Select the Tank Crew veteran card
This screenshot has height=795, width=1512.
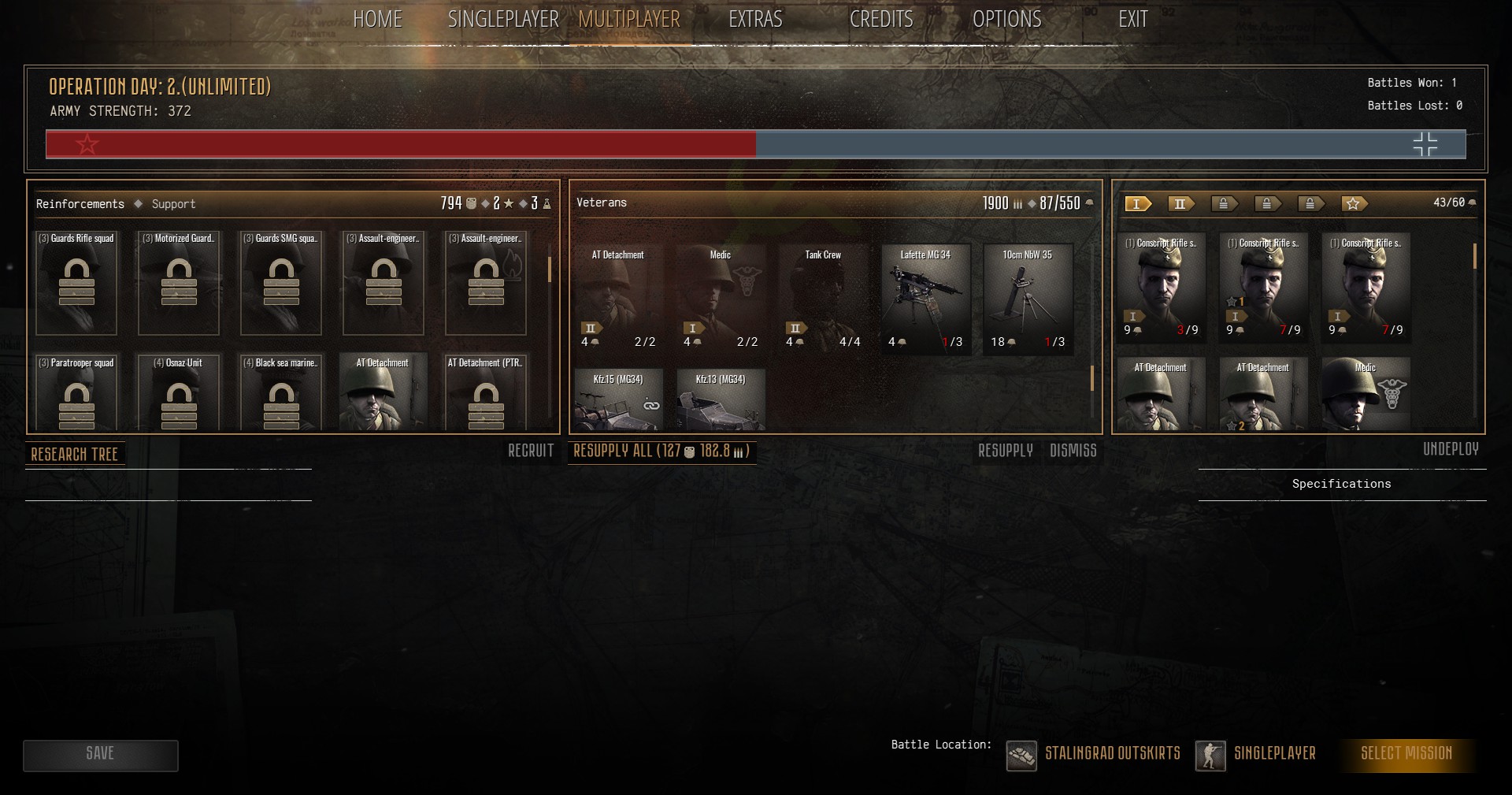coord(823,298)
